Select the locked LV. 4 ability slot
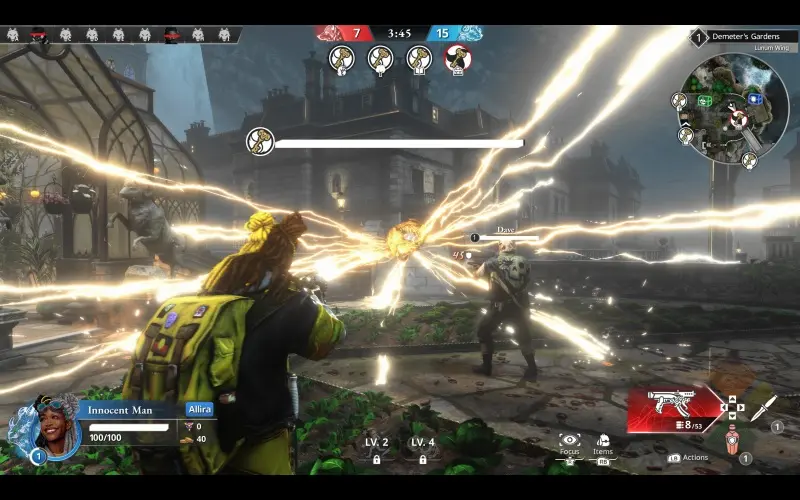This screenshot has height=500, width=800. (423, 449)
